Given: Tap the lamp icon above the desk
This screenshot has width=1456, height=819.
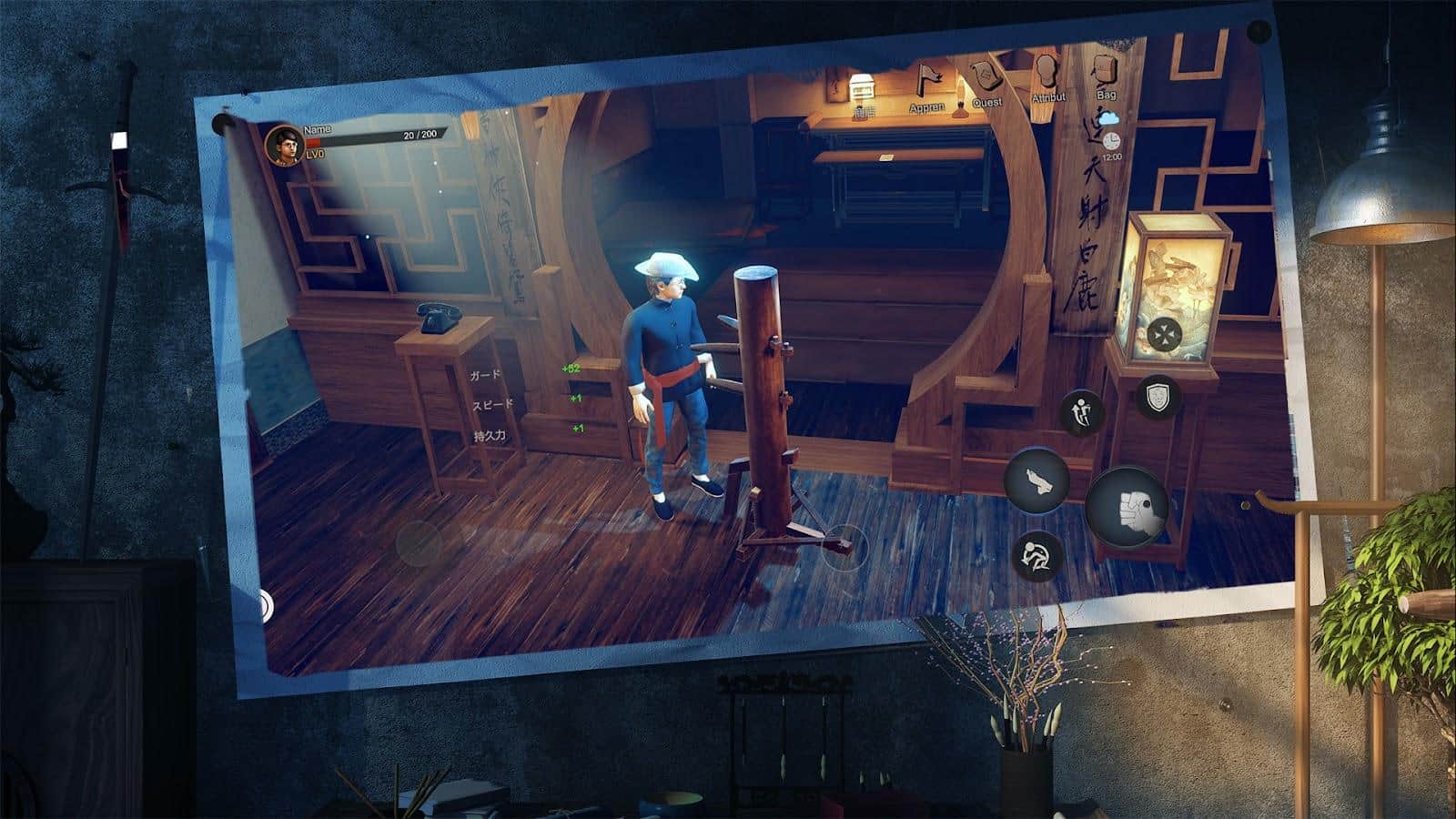Looking at the screenshot, I should pos(862,86).
